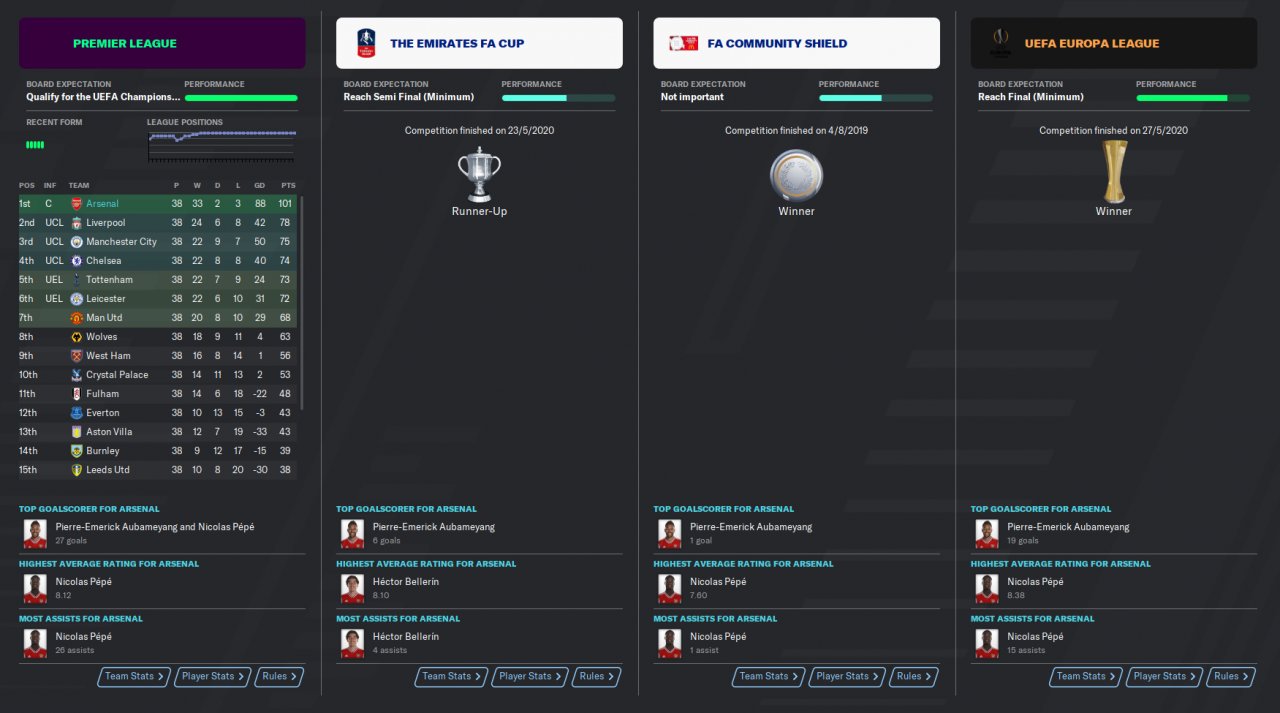This screenshot has height=713, width=1280.
Task: View Rules for the FA Community Shield
Action: click(914, 677)
